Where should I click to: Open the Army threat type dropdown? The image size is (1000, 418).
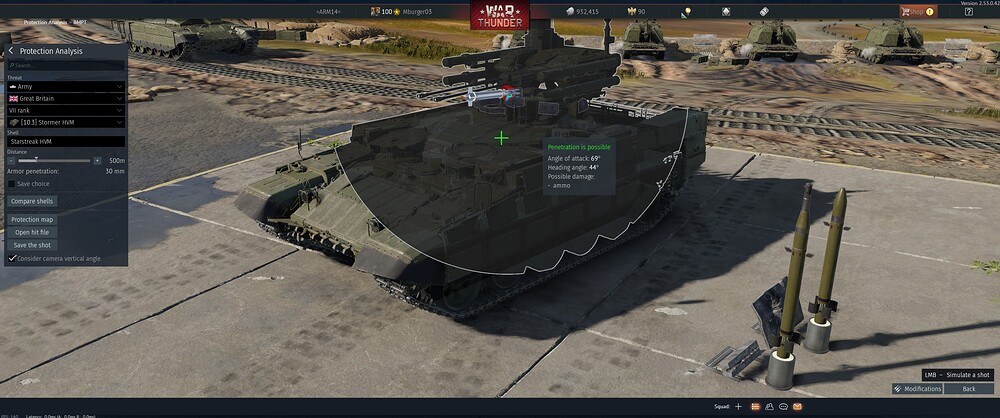(66, 87)
